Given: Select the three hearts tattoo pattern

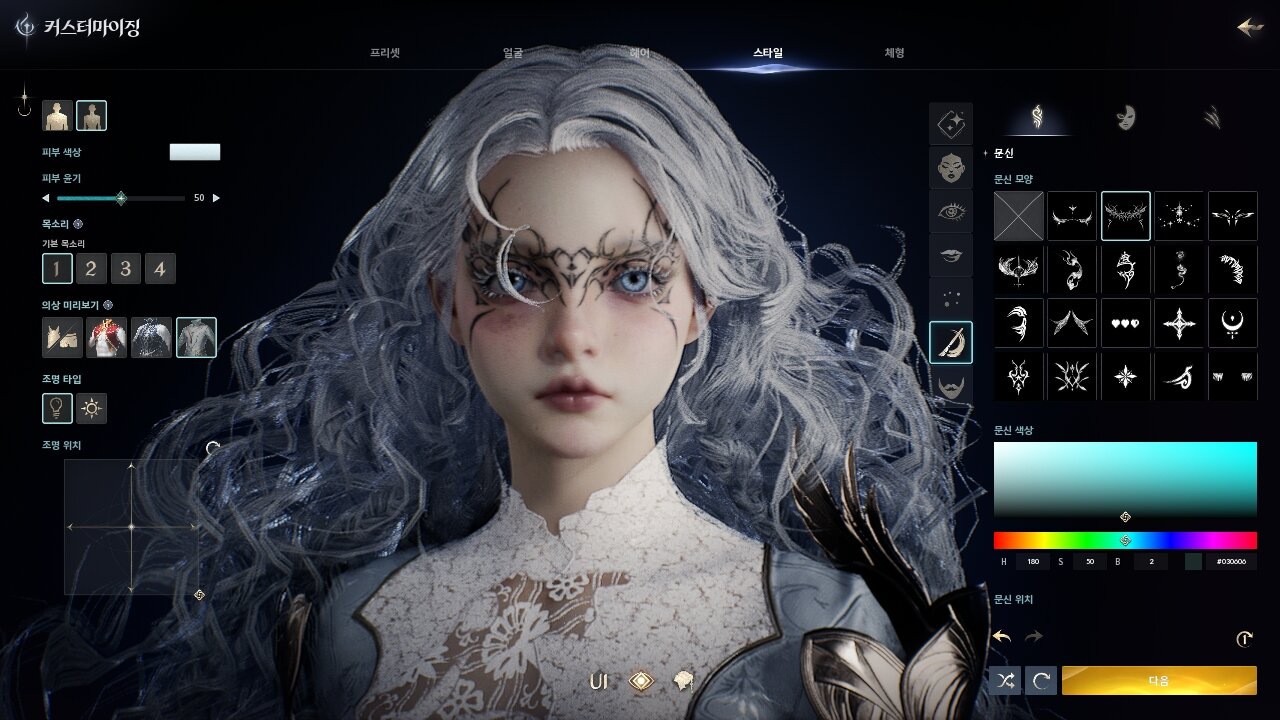Looking at the screenshot, I should point(1125,324).
